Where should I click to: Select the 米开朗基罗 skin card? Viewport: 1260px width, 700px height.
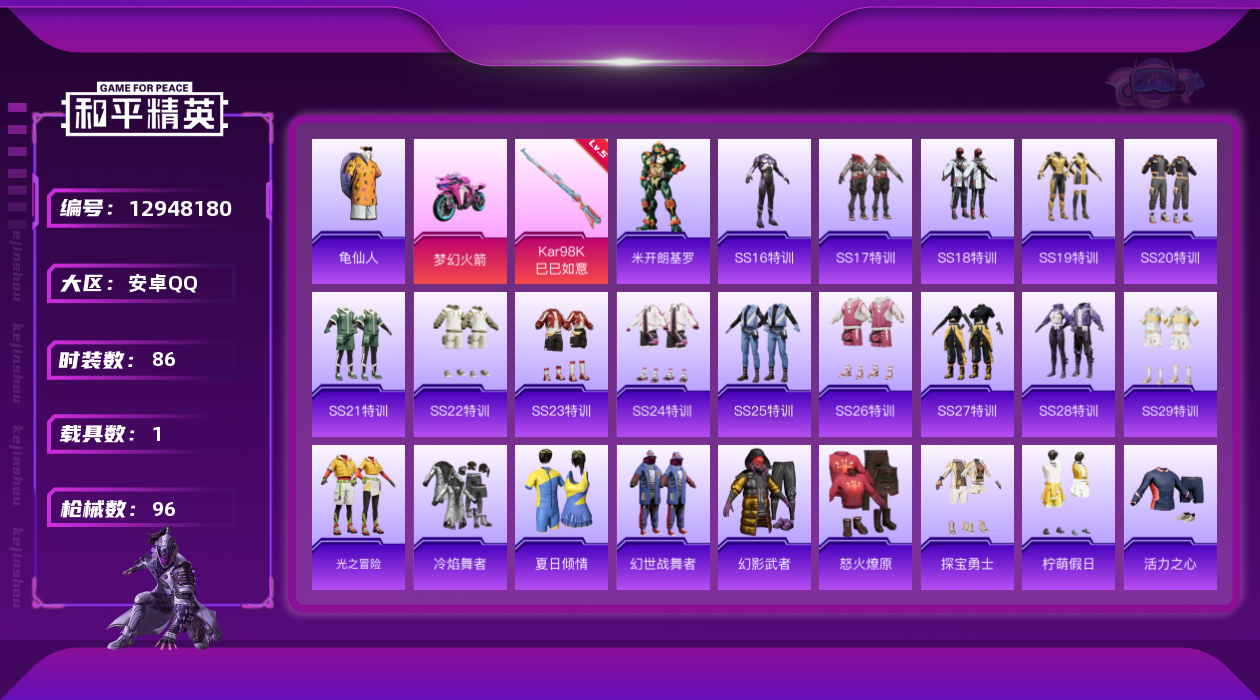[663, 211]
